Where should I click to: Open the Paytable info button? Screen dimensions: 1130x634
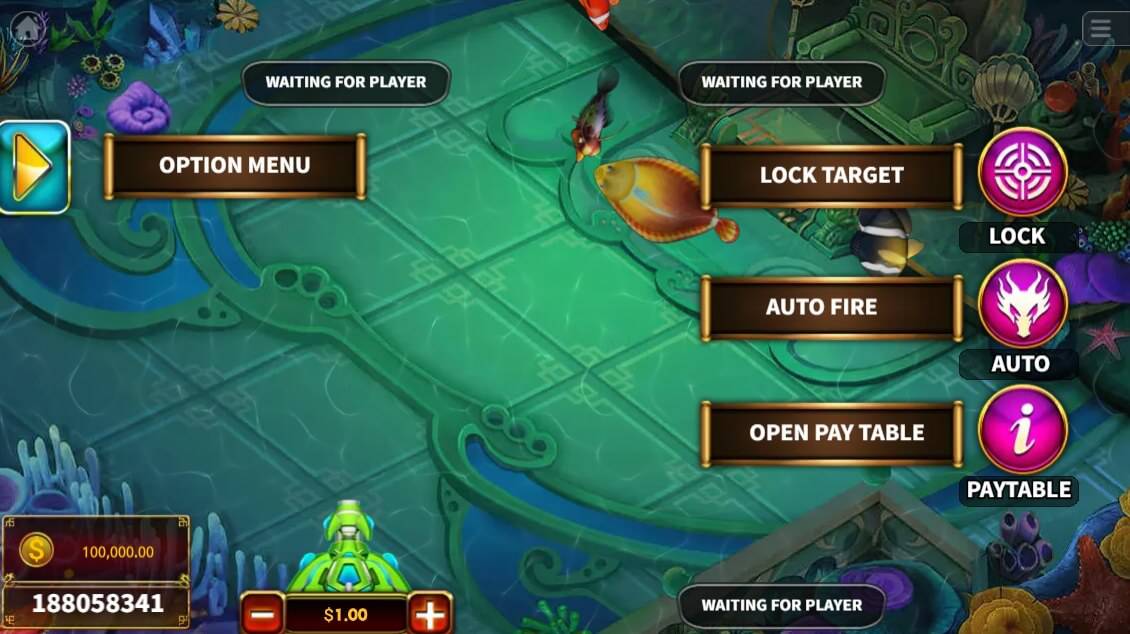click(x=1022, y=429)
